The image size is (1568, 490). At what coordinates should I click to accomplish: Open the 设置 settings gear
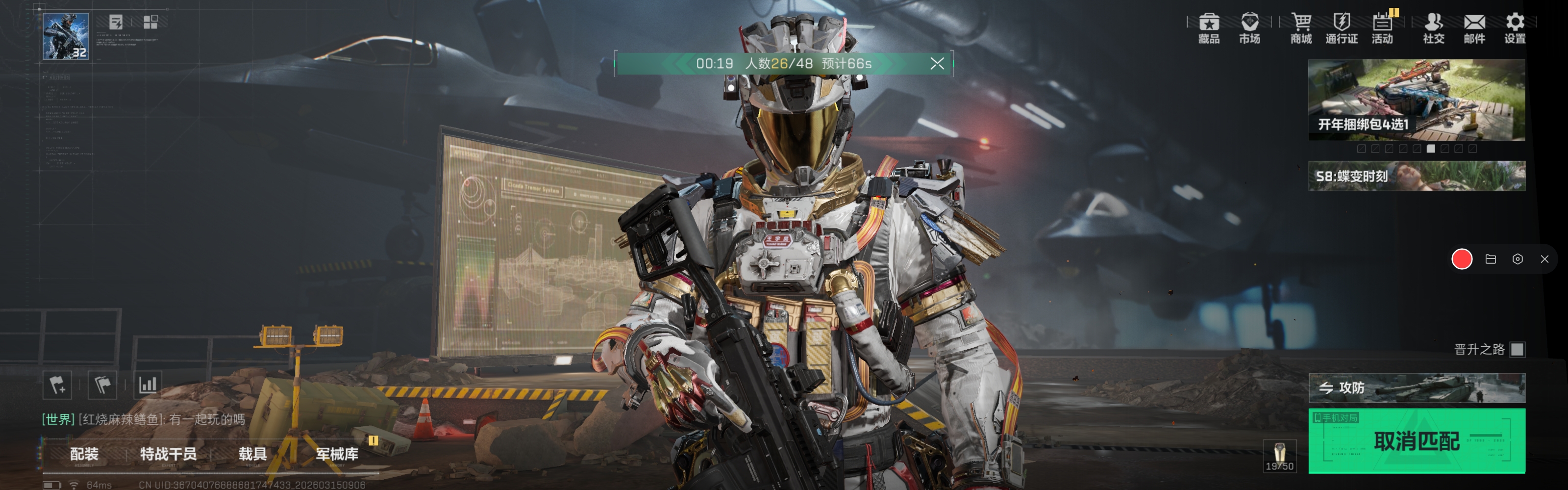point(1515,28)
